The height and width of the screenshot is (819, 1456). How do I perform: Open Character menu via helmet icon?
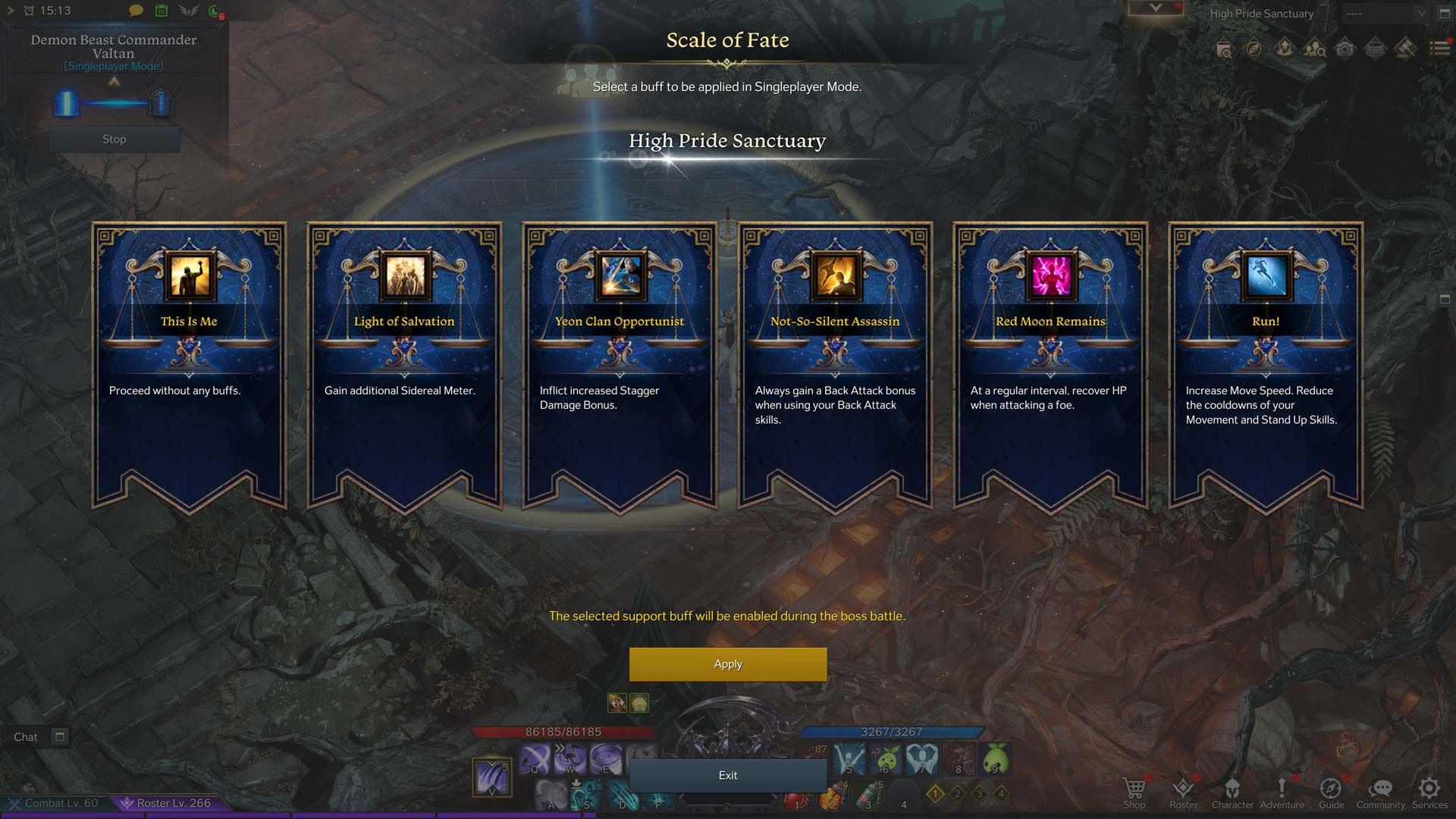(x=1233, y=790)
